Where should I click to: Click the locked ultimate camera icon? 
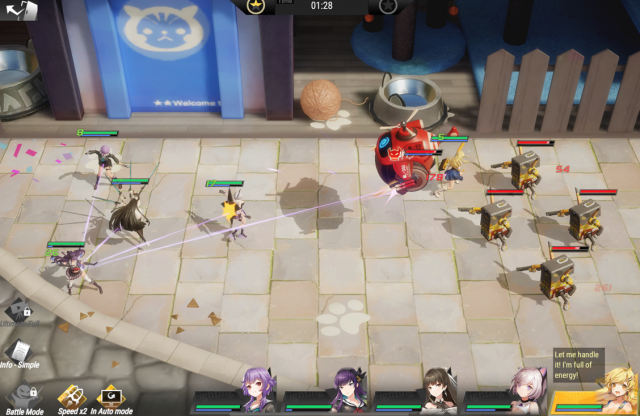point(16,313)
